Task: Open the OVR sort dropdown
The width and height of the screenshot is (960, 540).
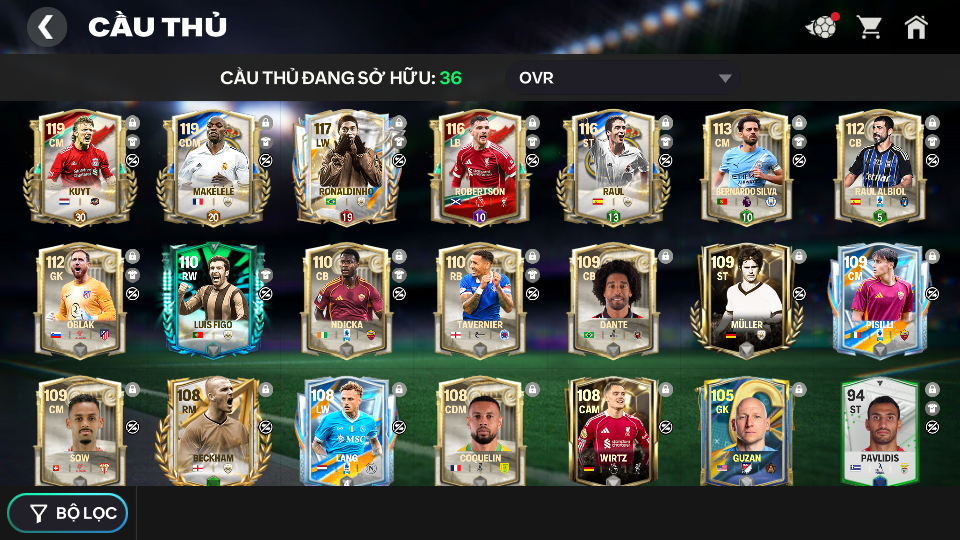Action: tap(624, 78)
